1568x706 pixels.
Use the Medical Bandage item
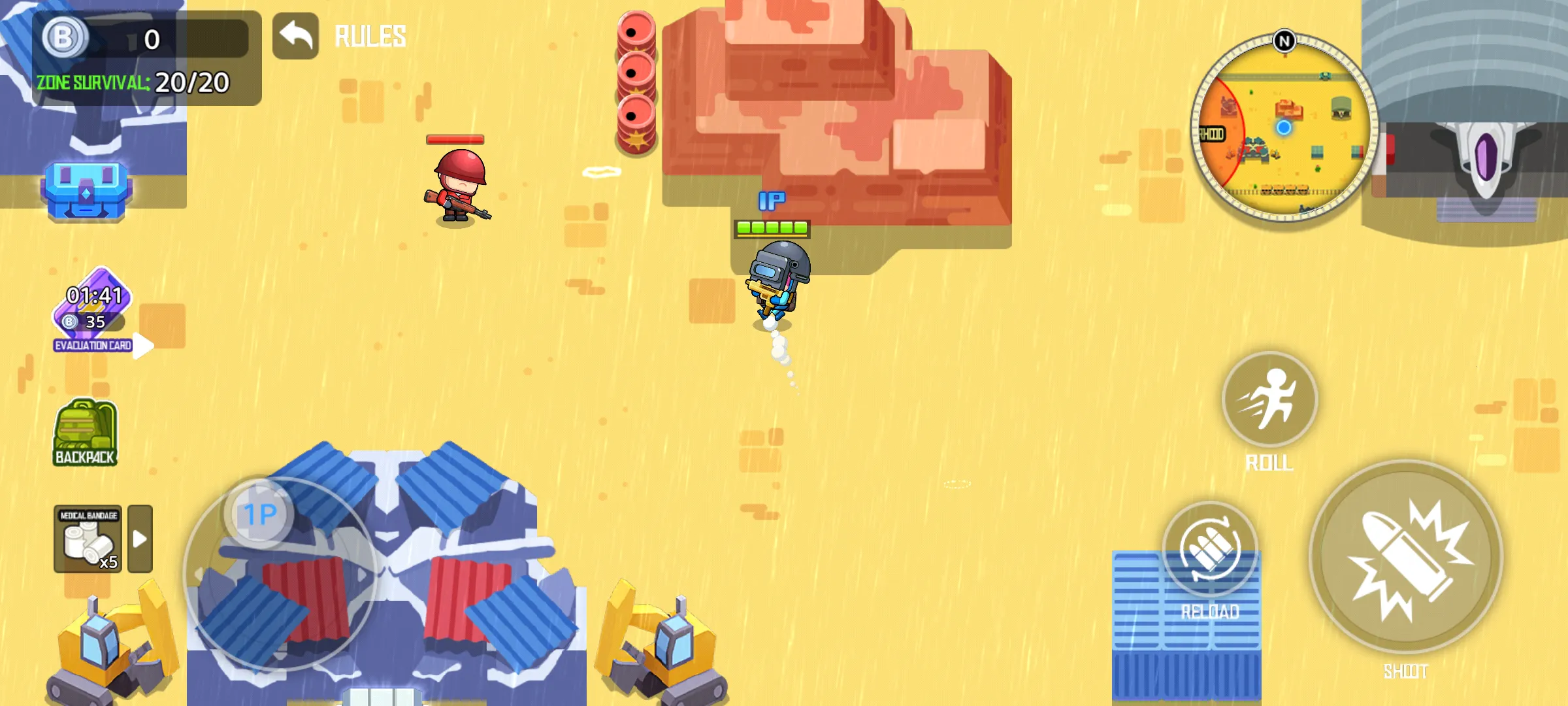[88, 539]
